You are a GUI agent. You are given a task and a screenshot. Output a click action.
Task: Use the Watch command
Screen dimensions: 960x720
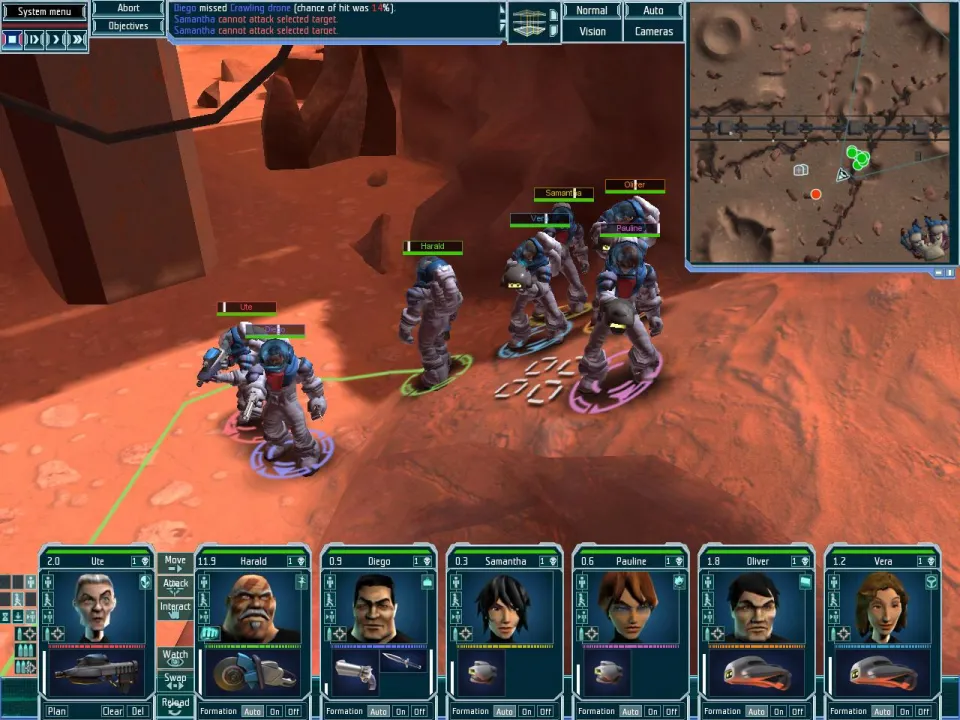click(x=175, y=656)
